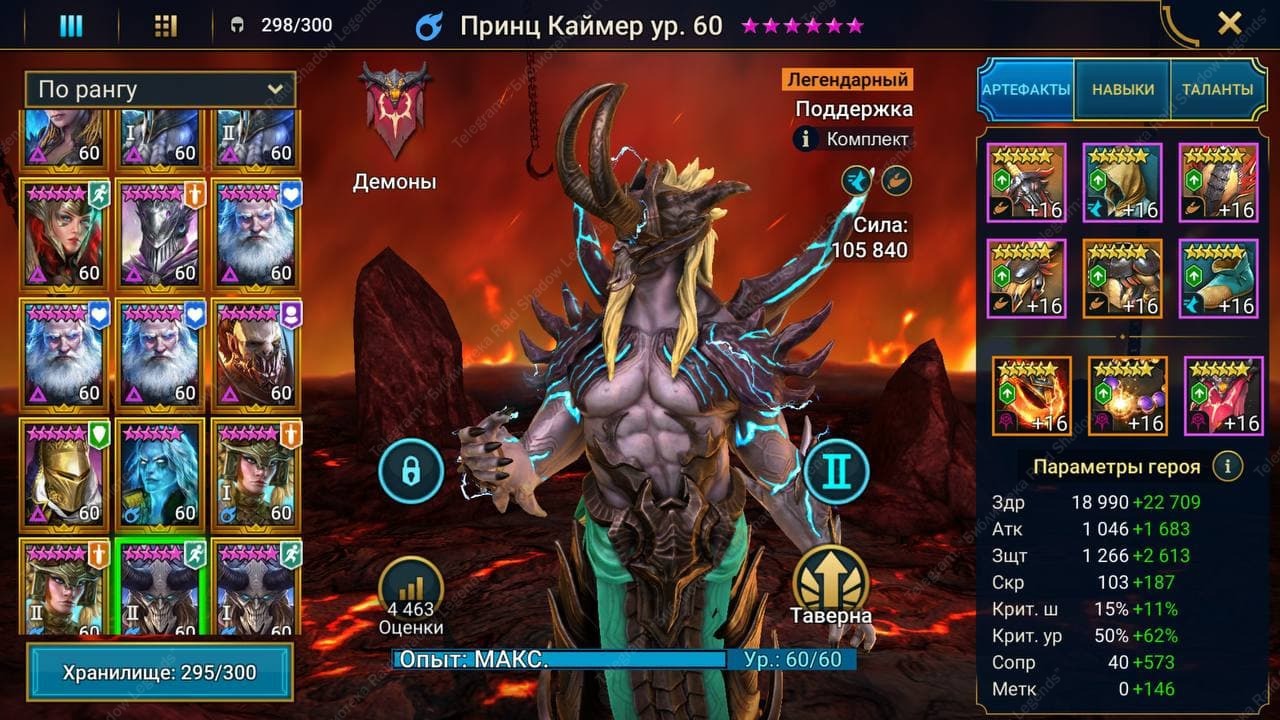Open the Хранилище 295/300 storage
The image size is (1280, 720).
[x=160, y=672]
